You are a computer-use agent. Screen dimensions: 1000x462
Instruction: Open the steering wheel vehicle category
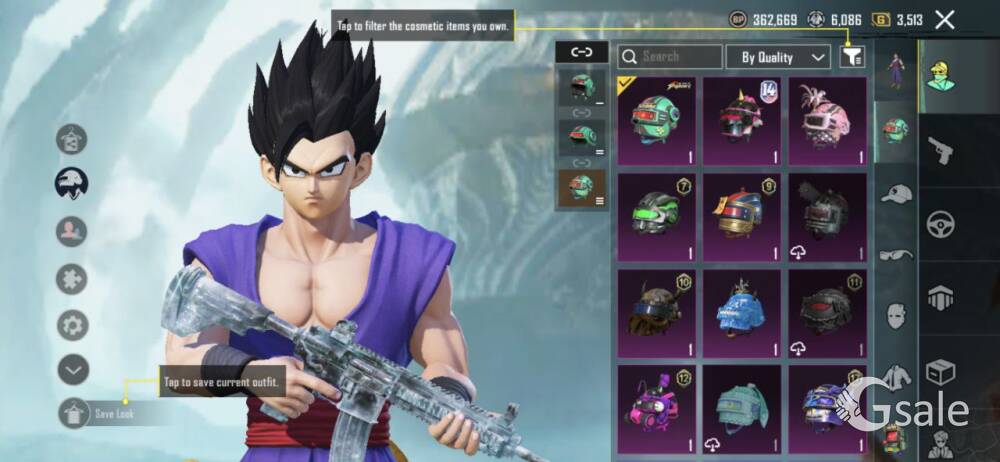tap(940, 222)
